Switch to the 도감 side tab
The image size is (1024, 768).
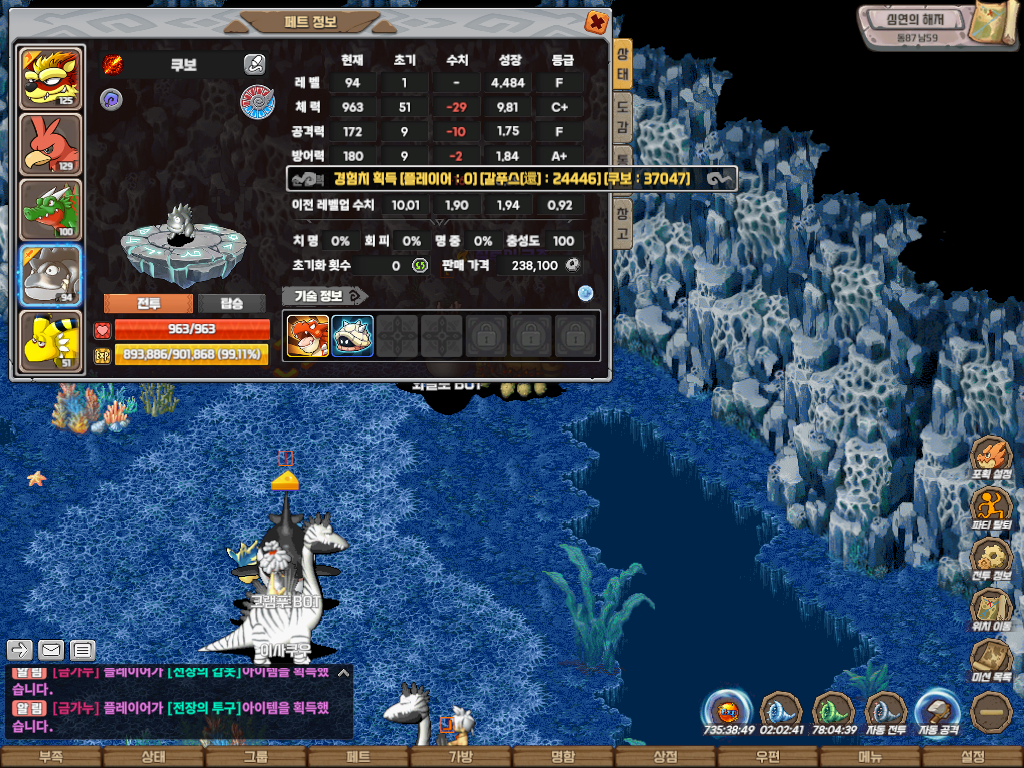[x=622, y=104]
